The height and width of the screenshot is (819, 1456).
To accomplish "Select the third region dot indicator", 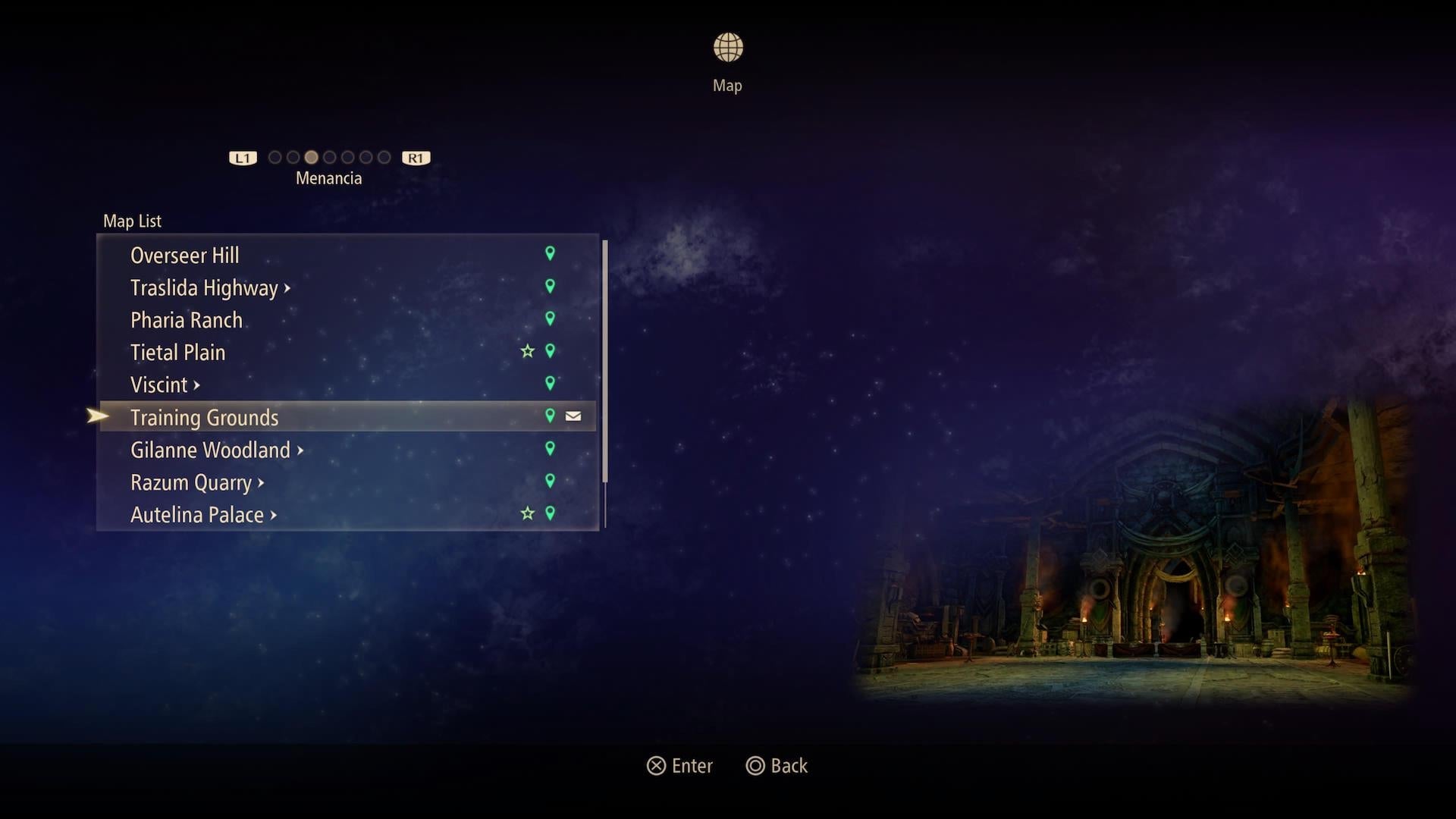I will tap(311, 157).
